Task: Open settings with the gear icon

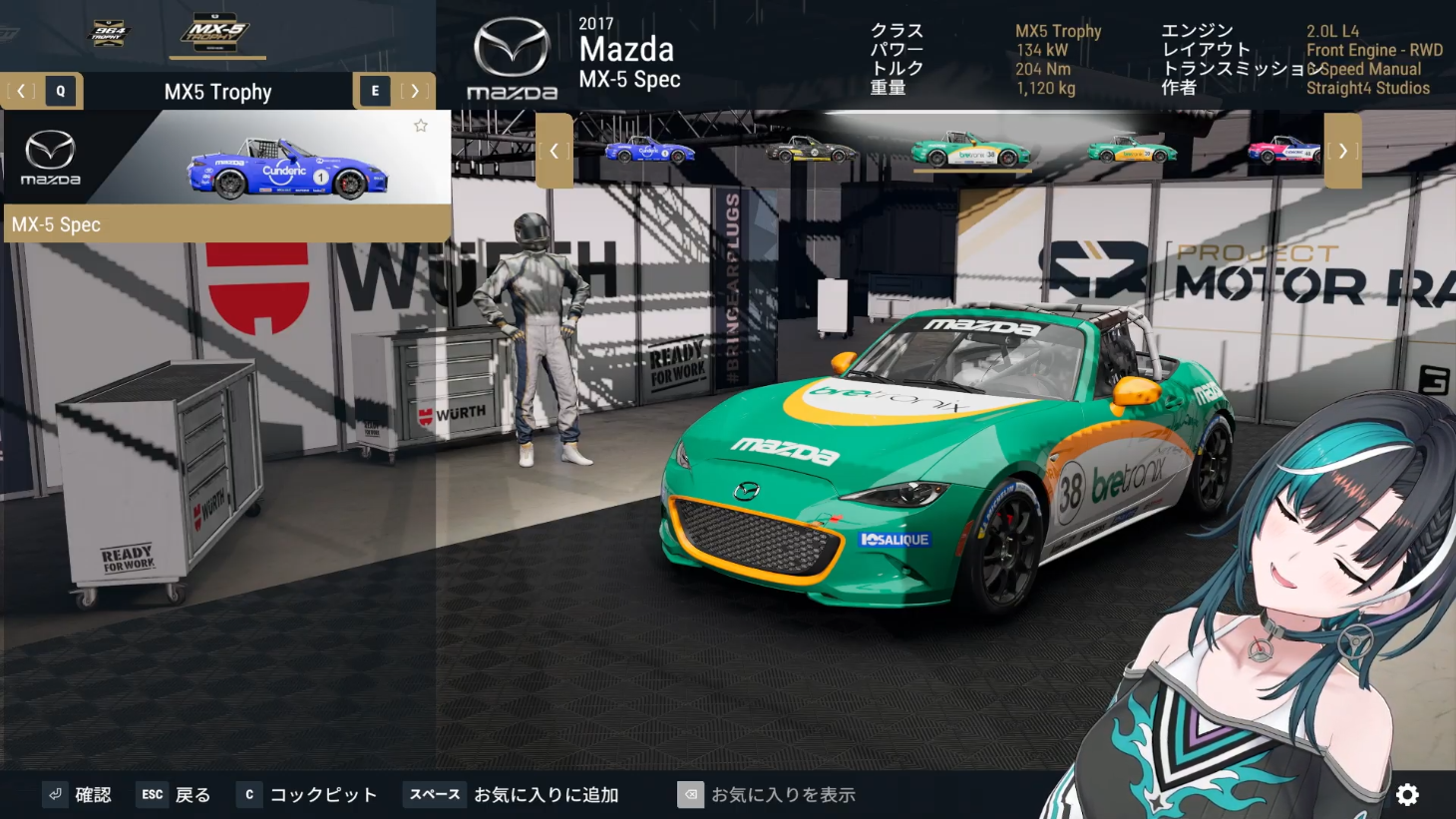Action: (1407, 794)
